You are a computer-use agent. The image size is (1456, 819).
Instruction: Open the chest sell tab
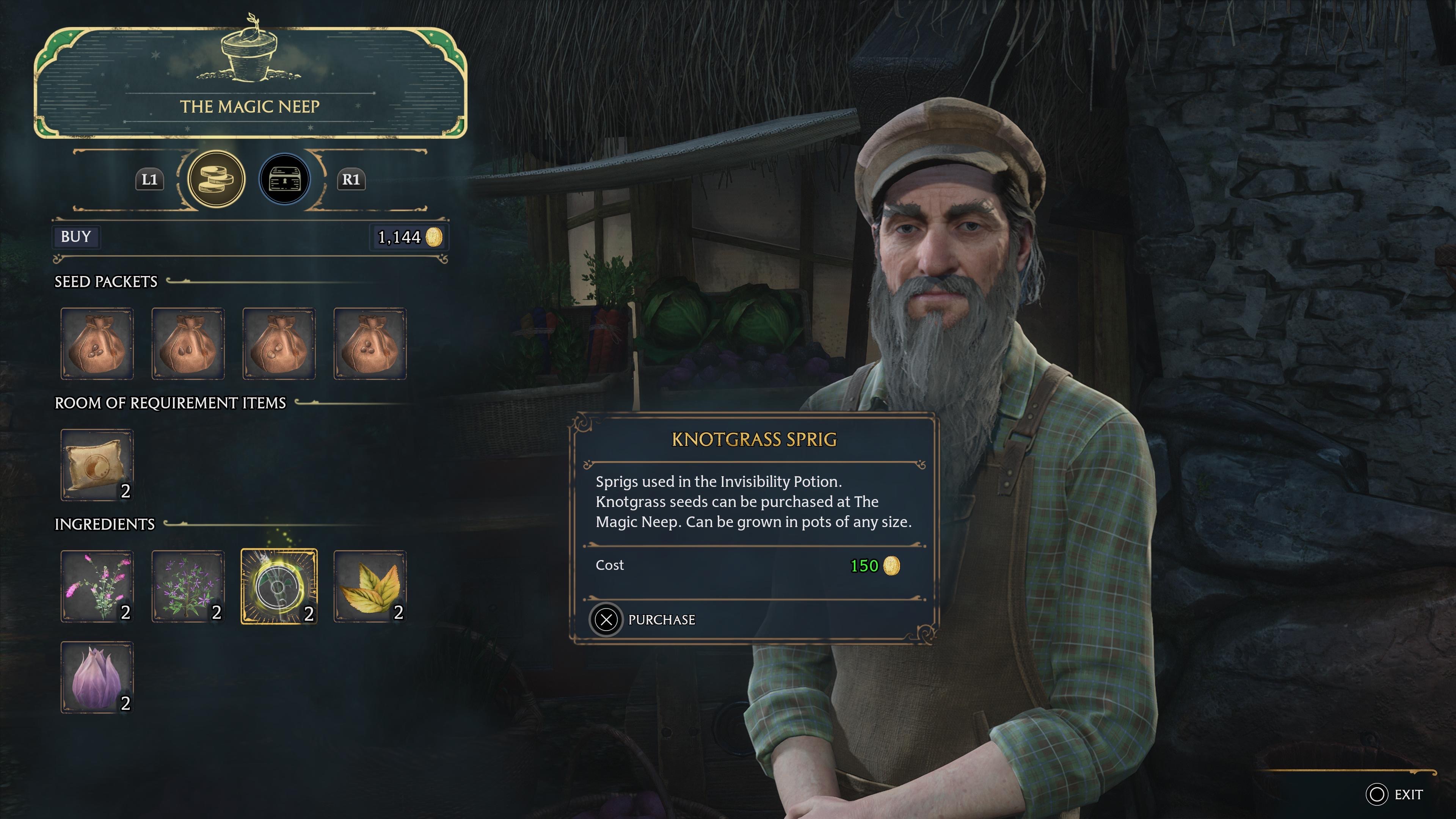tap(284, 179)
